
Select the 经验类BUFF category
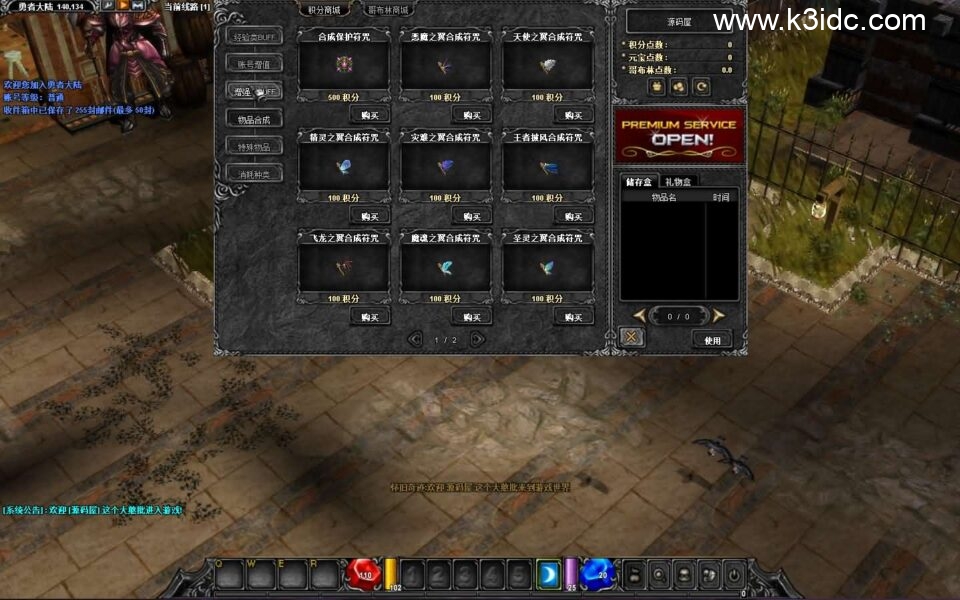coord(253,37)
